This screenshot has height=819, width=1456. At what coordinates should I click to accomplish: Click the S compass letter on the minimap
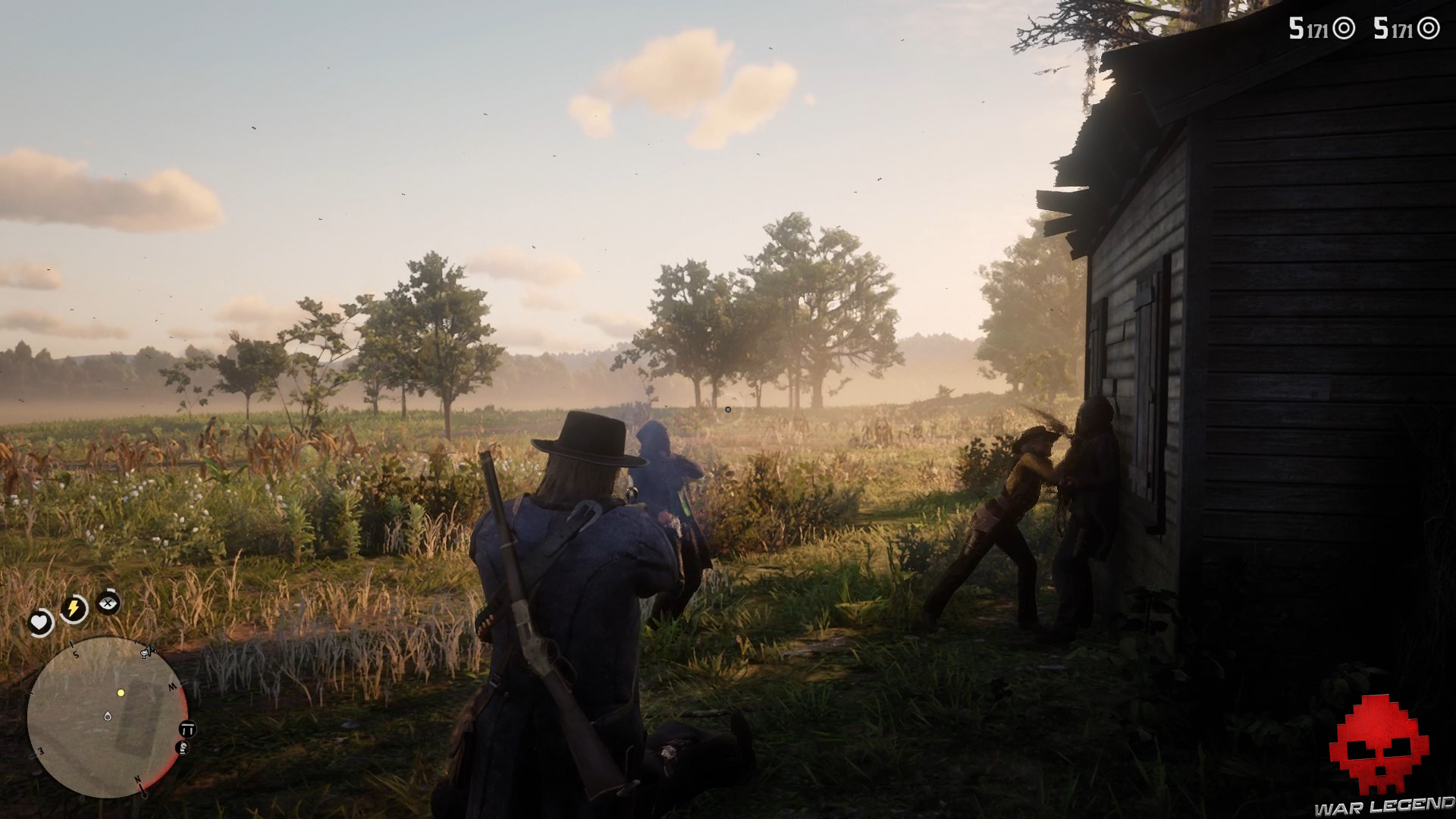(76, 654)
